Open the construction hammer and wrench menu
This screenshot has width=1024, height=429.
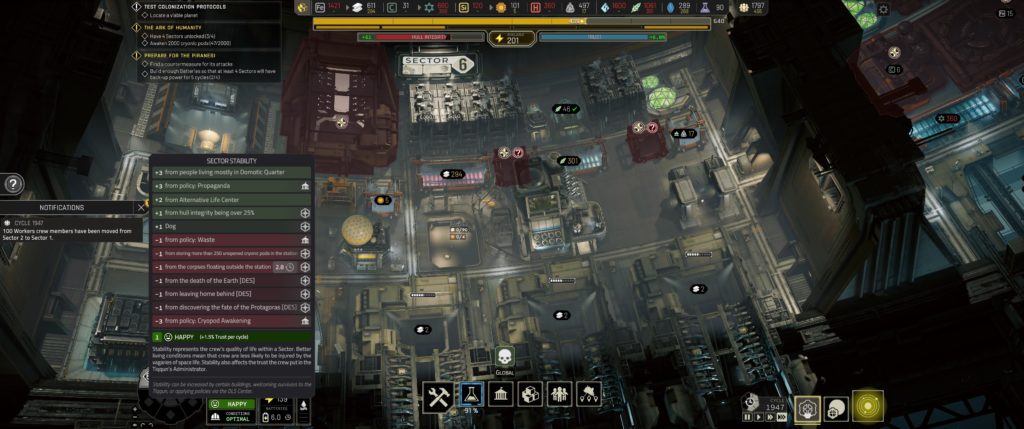coord(440,394)
